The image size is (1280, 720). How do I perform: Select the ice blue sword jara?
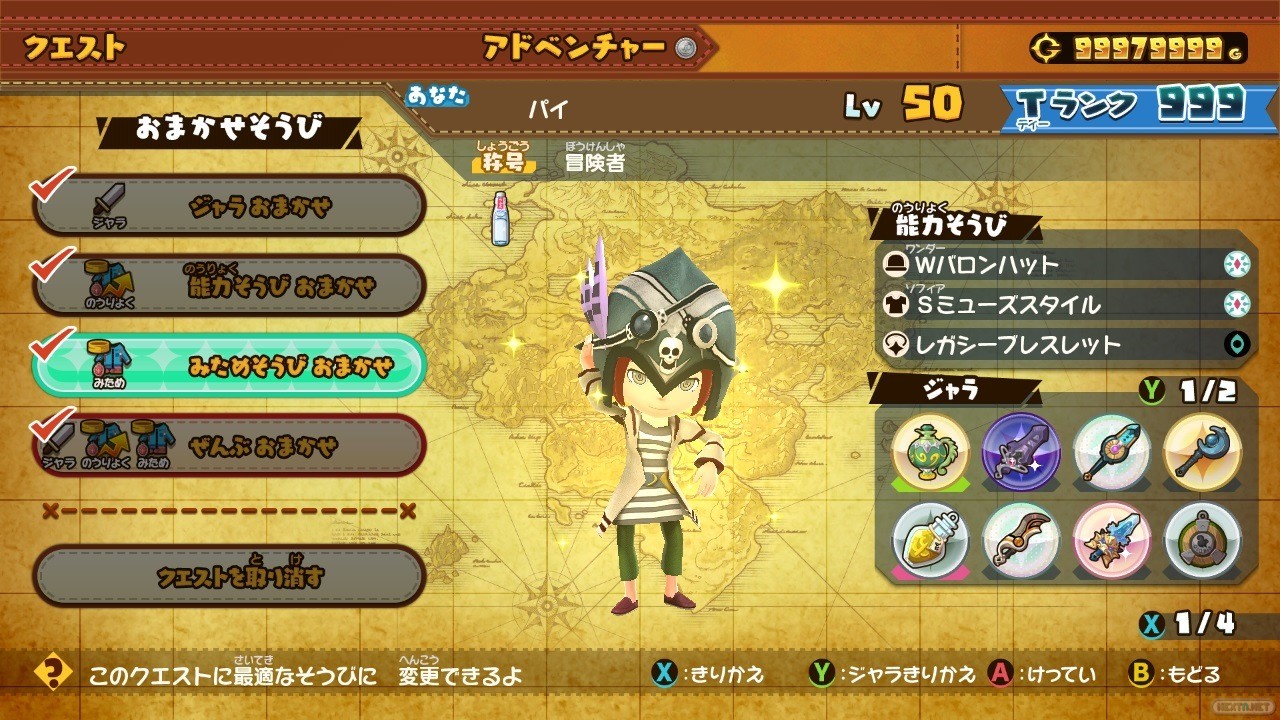1111,540
